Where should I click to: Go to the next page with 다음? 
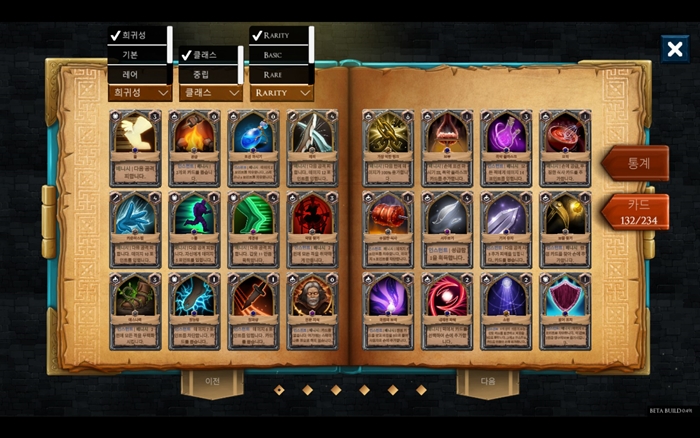point(488,381)
